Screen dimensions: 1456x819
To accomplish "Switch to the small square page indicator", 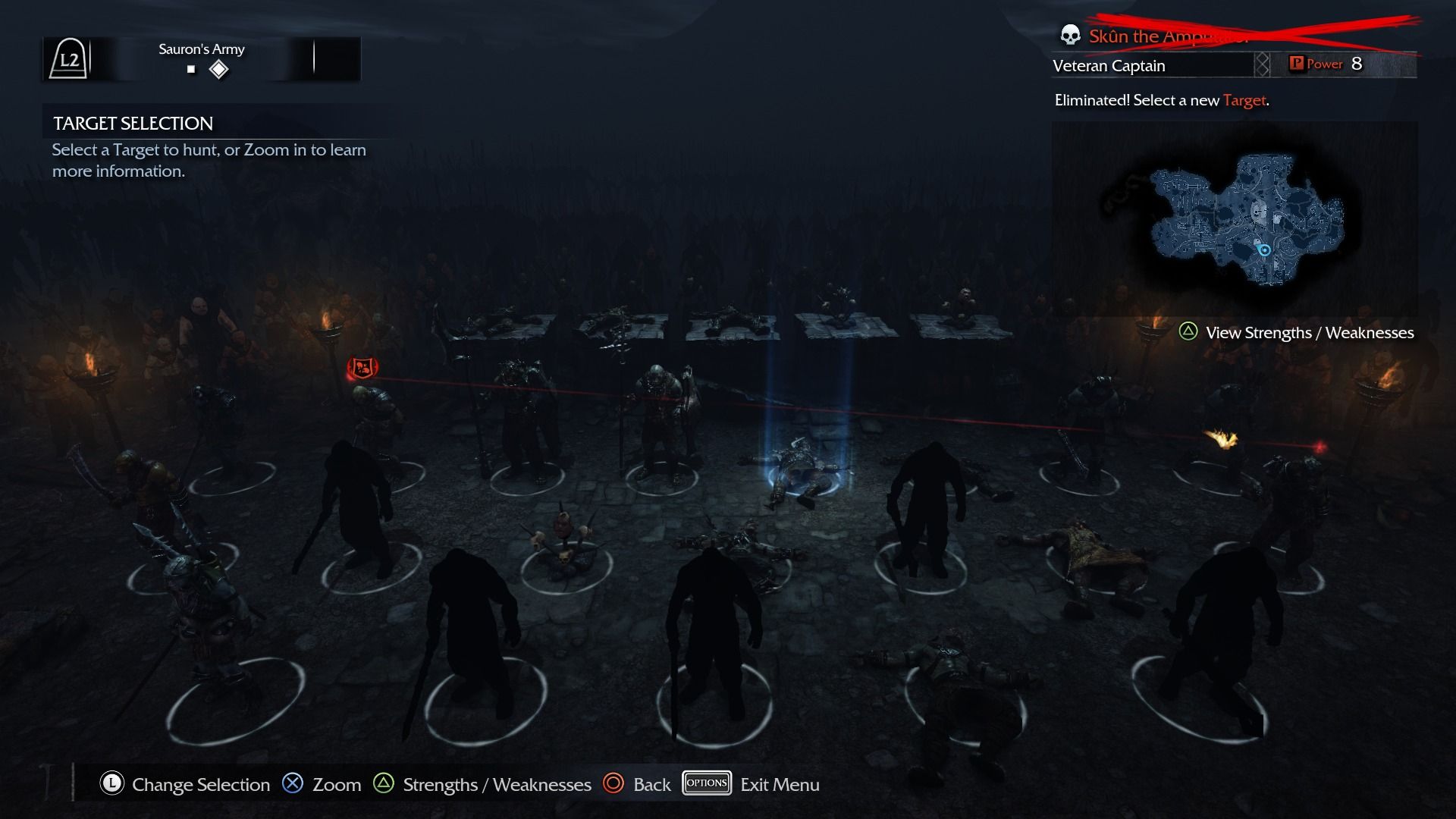I will 191,70.
